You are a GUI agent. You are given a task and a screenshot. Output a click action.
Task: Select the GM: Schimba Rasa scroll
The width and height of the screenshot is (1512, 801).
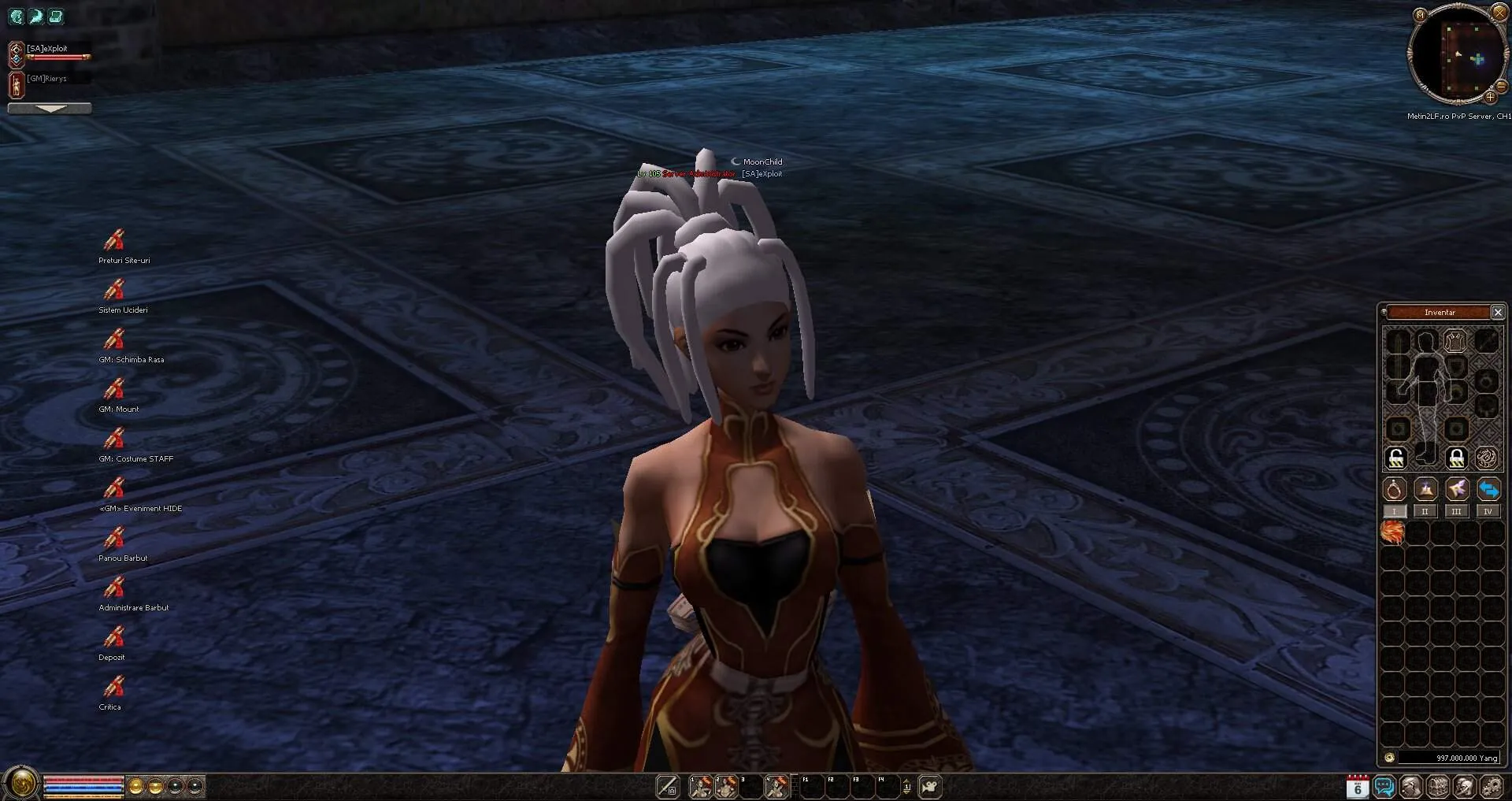pos(114,339)
